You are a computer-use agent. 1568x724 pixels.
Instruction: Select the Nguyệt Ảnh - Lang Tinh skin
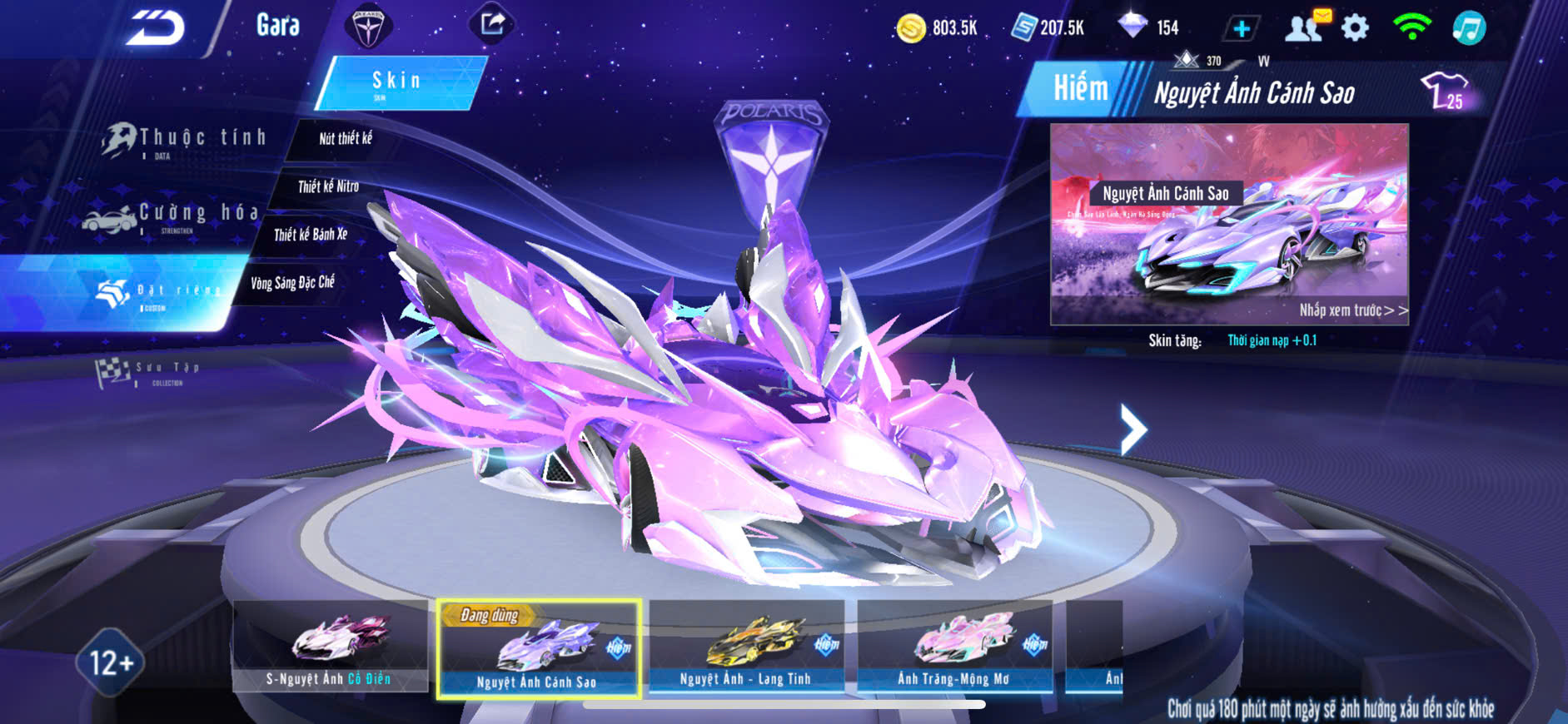click(746, 646)
